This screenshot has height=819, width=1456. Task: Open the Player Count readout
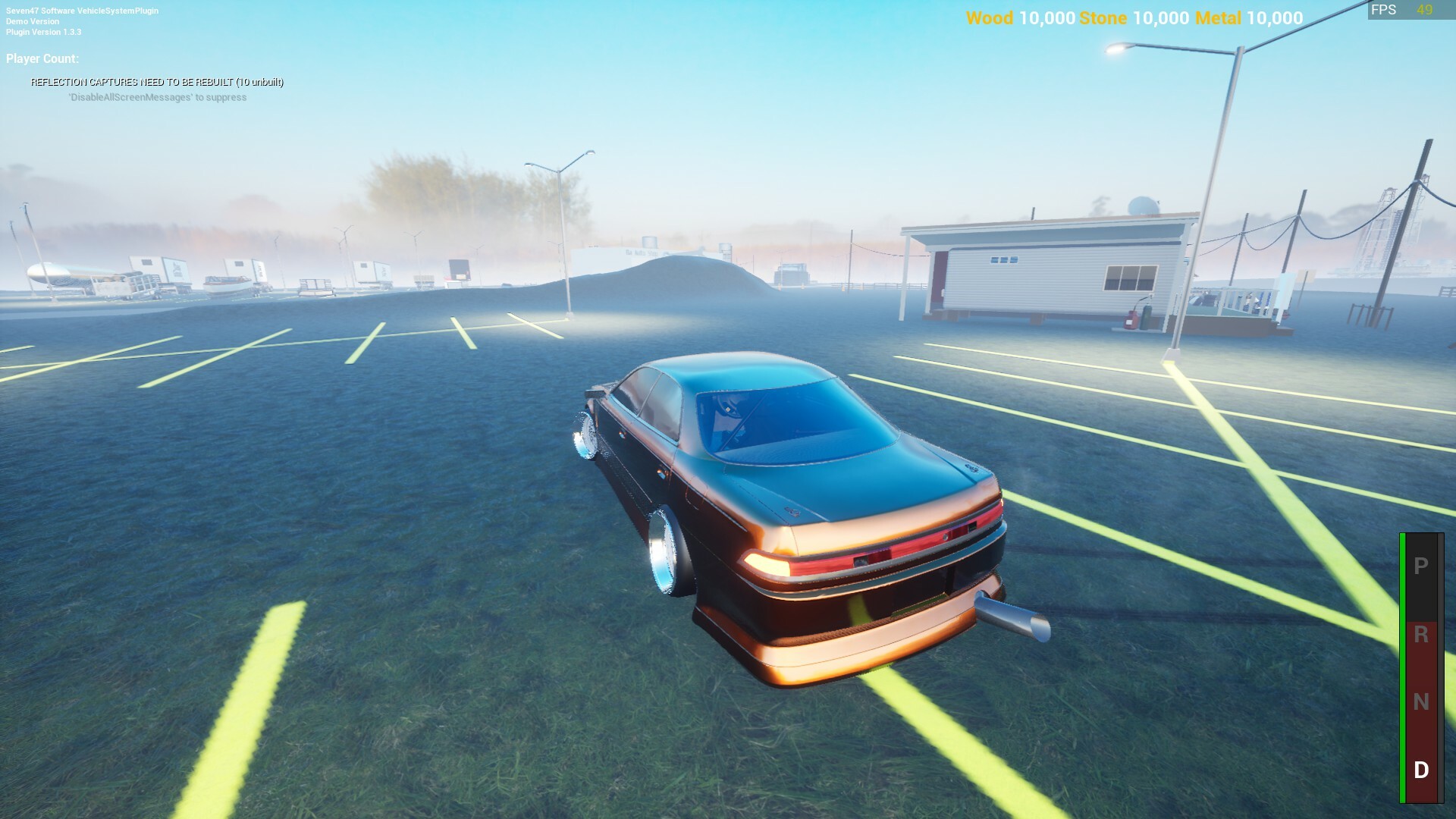pyautogui.click(x=42, y=58)
